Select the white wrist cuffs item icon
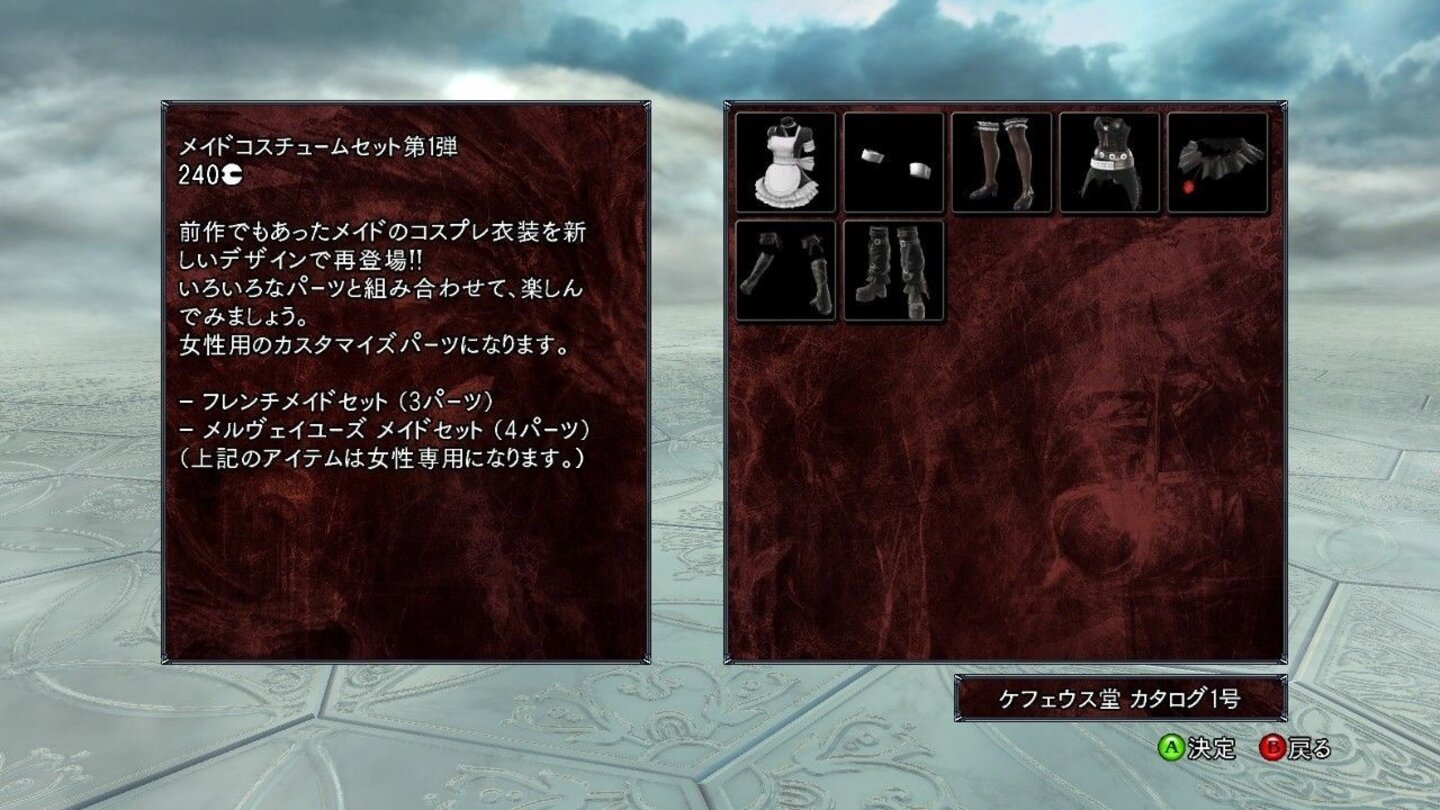The image size is (1440, 810). pos(893,162)
